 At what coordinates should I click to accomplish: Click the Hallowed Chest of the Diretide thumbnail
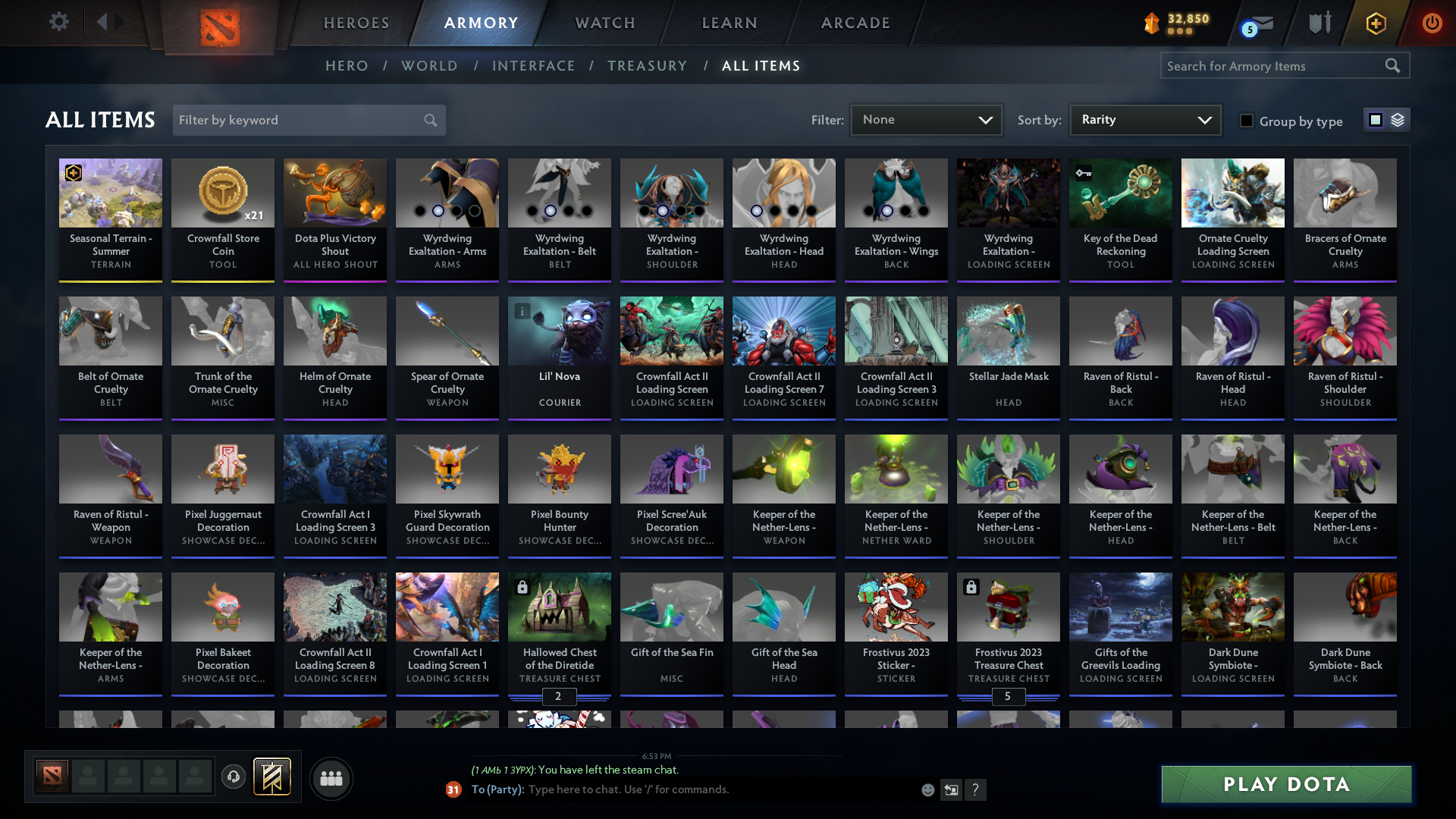(559, 607)
